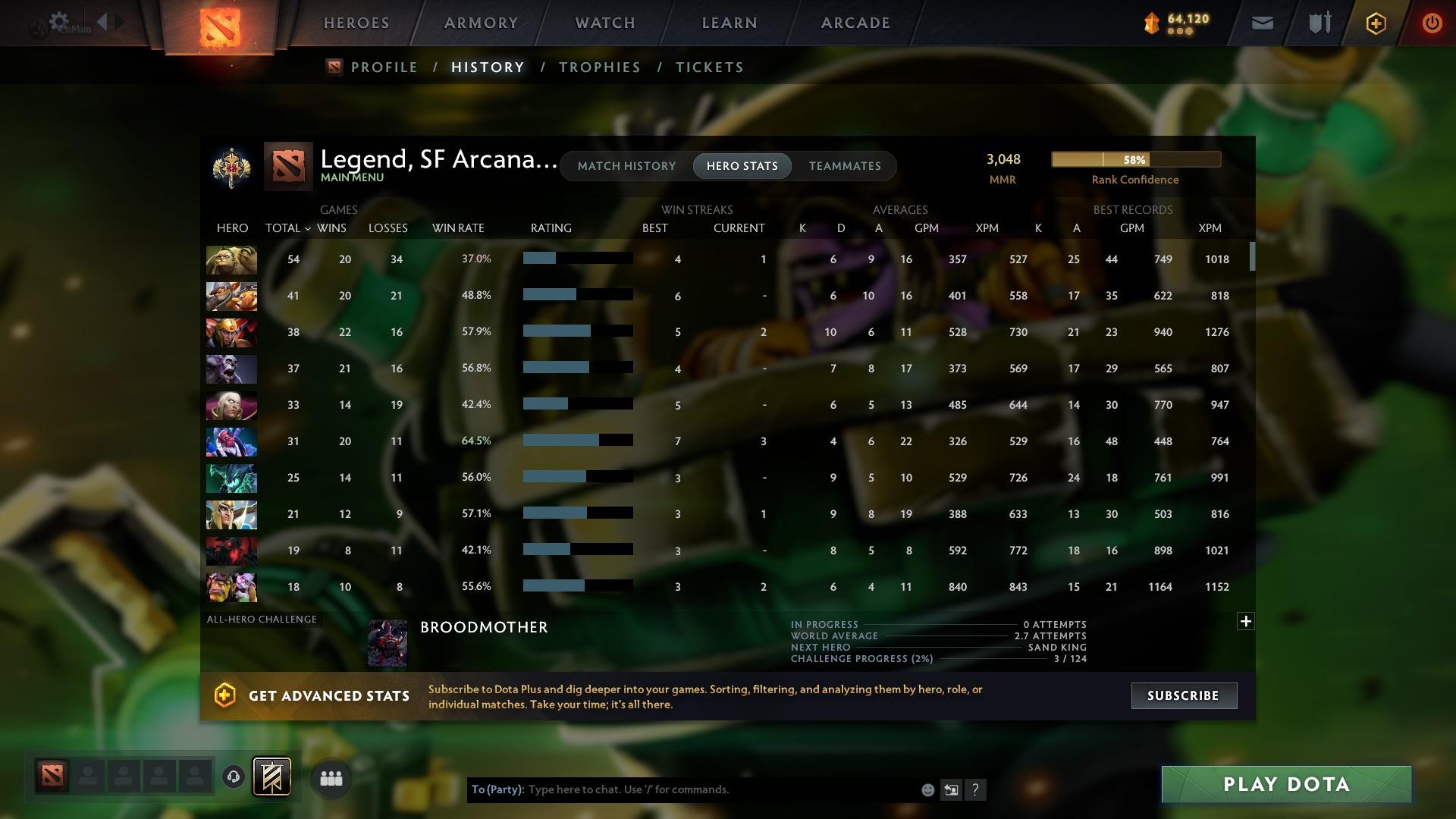Expand All-Hero Challenge with plus button

click(1246, 621)
